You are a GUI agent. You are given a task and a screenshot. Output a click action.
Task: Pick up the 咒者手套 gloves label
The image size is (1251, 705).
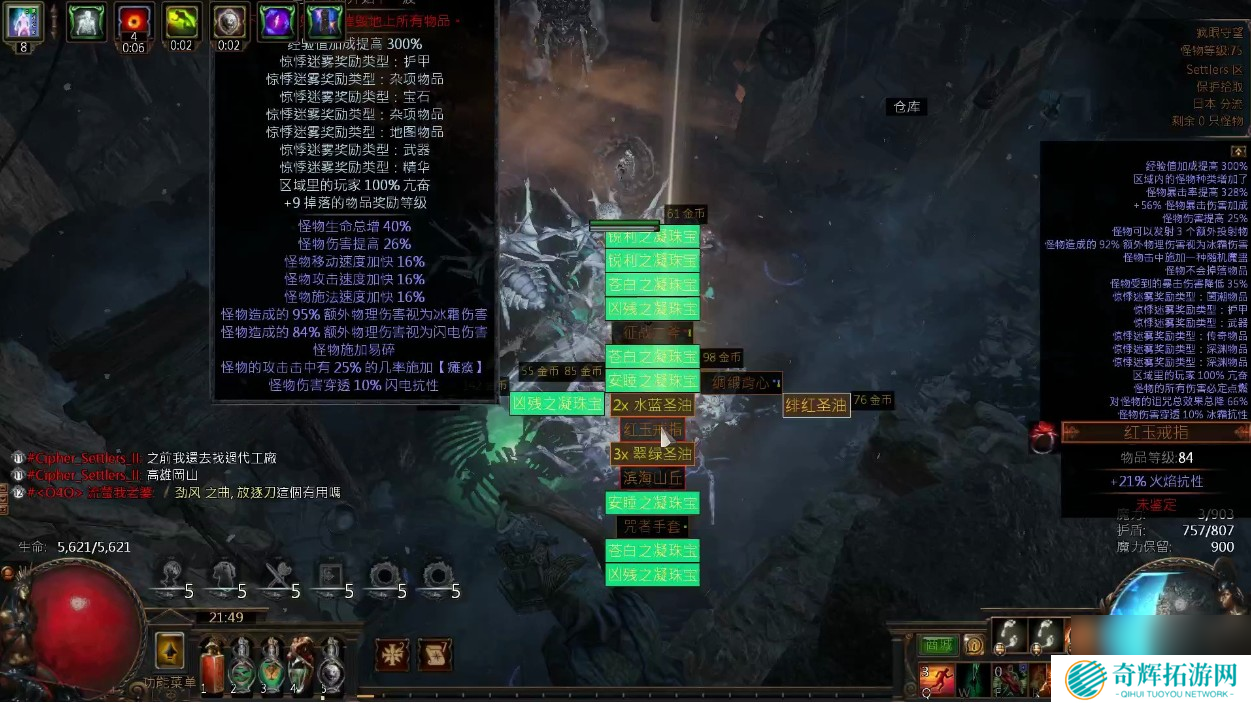[652, 526]
